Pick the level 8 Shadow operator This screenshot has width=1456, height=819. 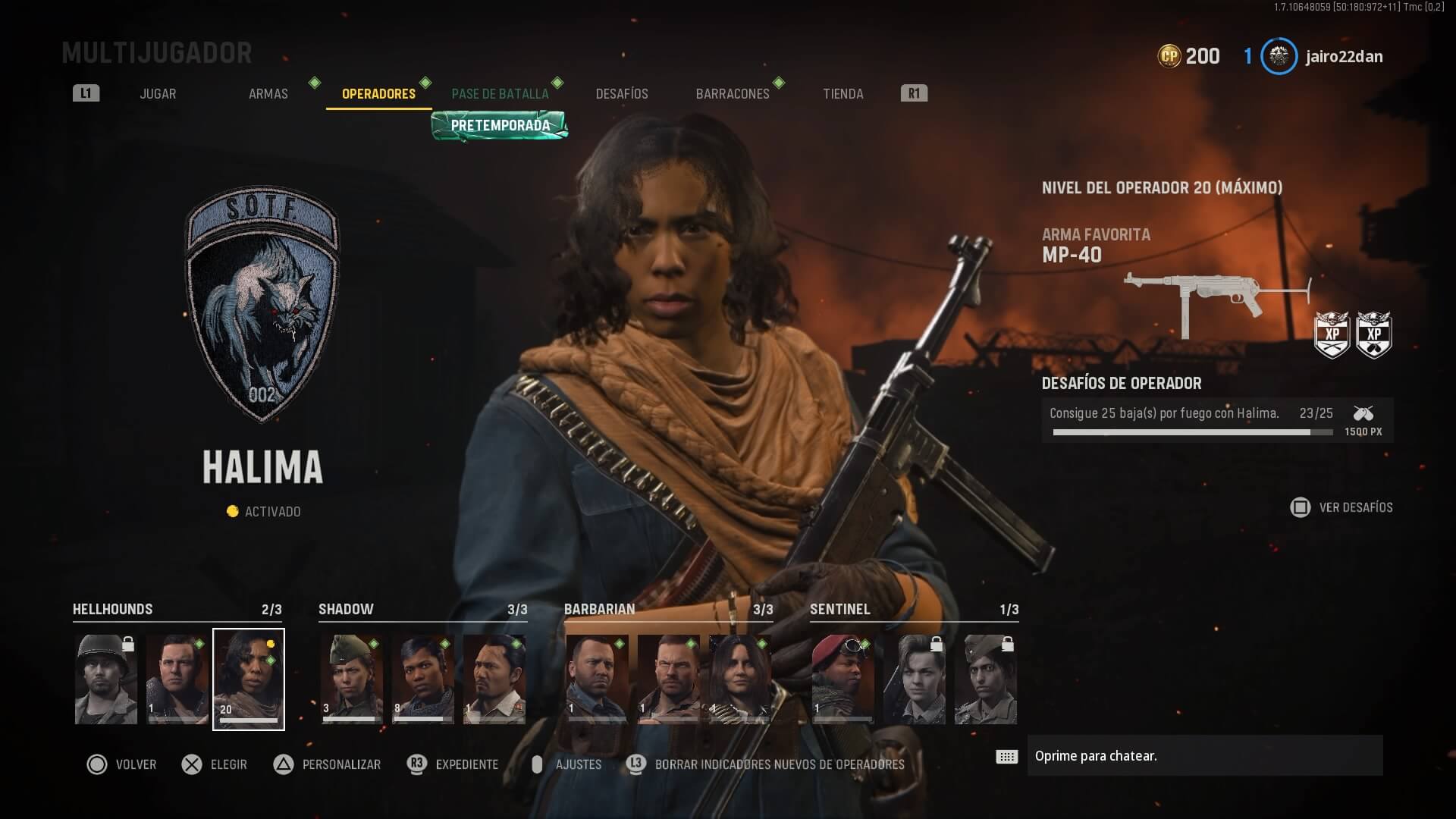[x=423, y=679]
